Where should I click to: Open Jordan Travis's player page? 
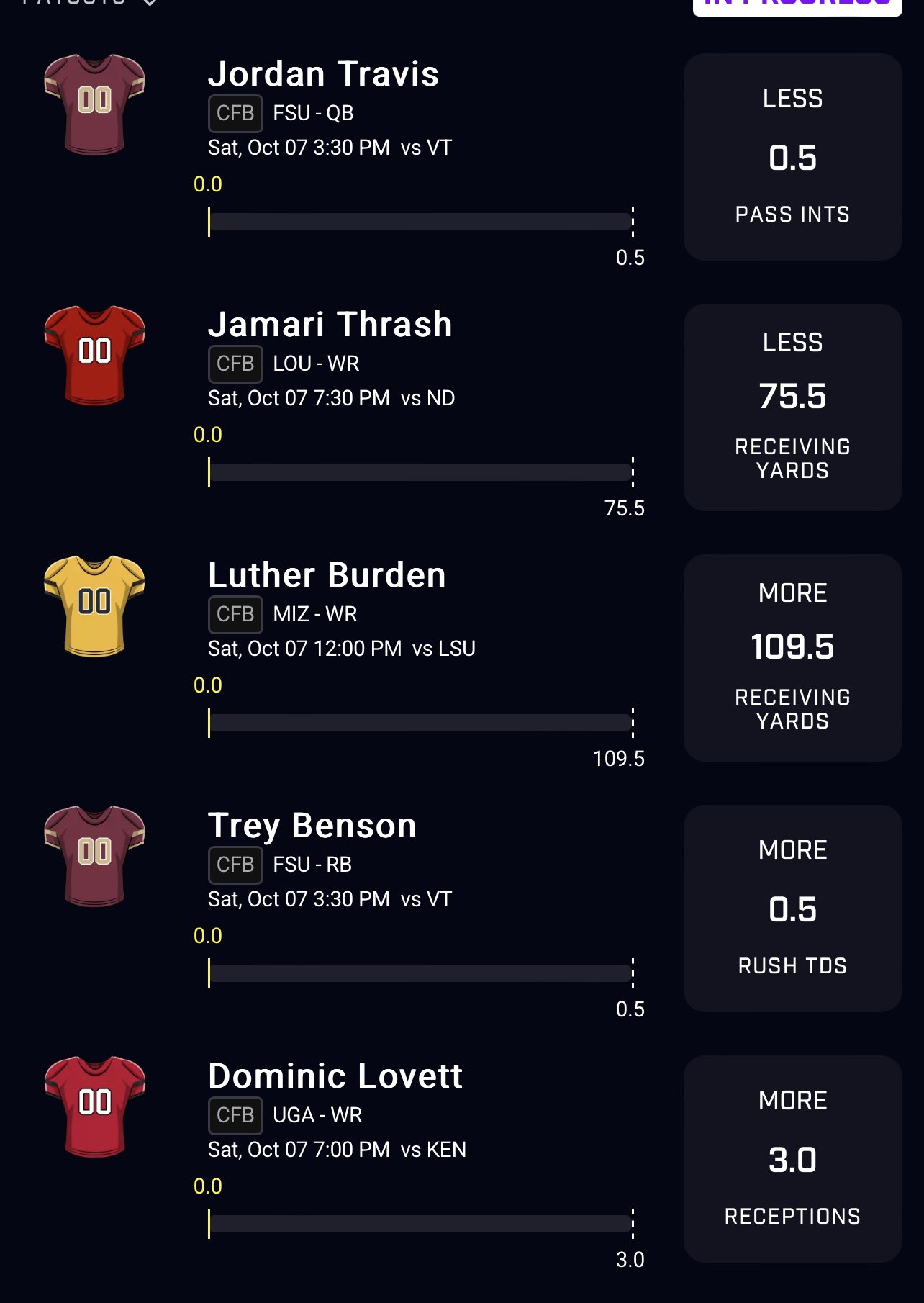coord(322,73)
